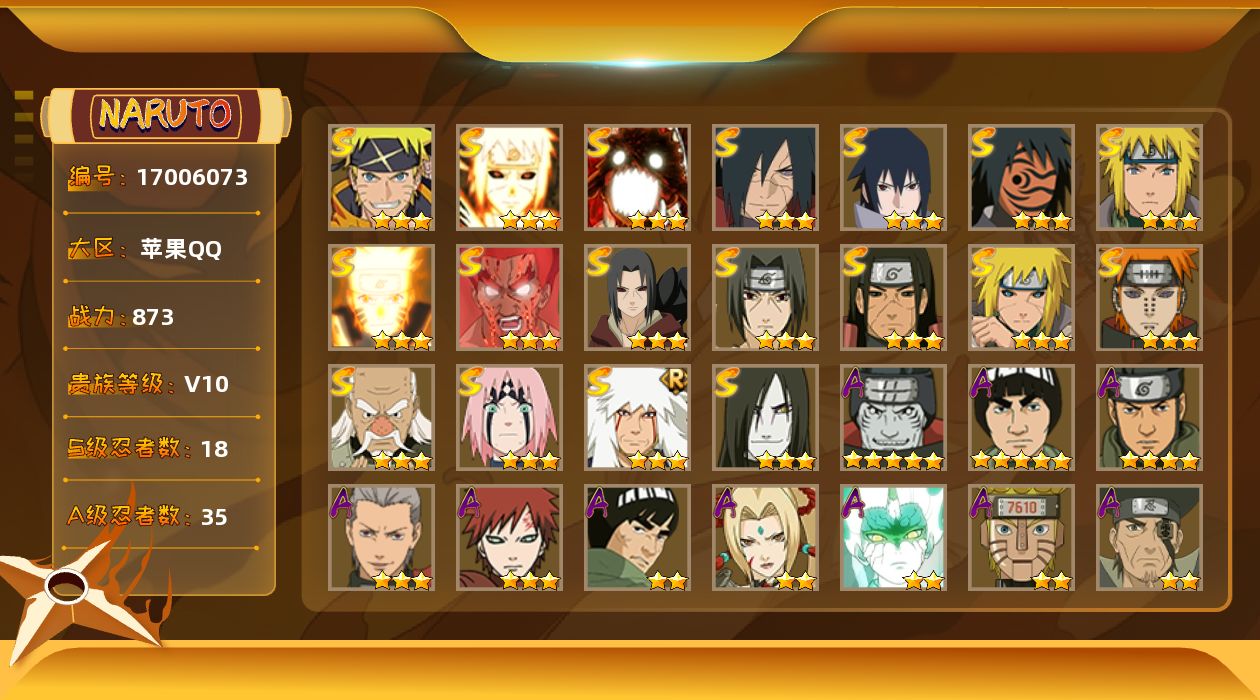Pick the pale-faced Orochimaru portrait

click(x=765, y=417)
